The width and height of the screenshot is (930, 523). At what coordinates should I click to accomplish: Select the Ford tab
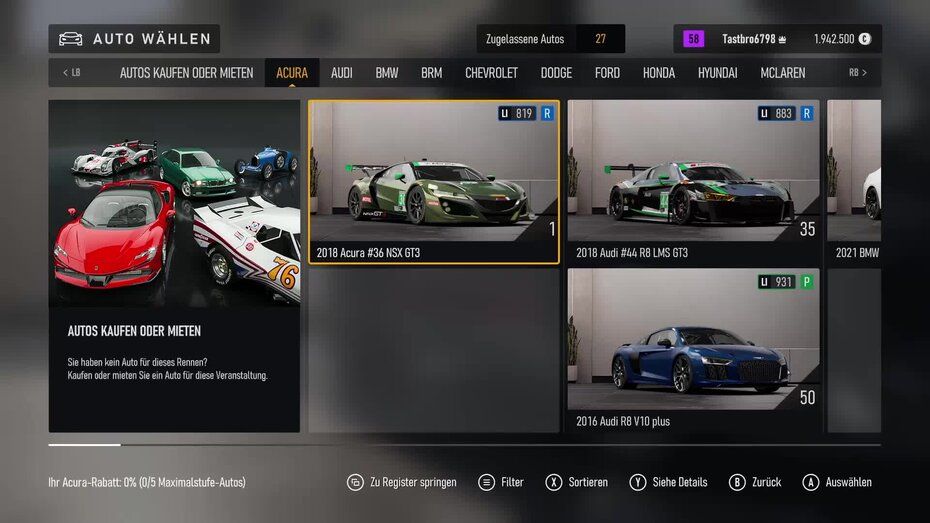[x=607, y=73]
